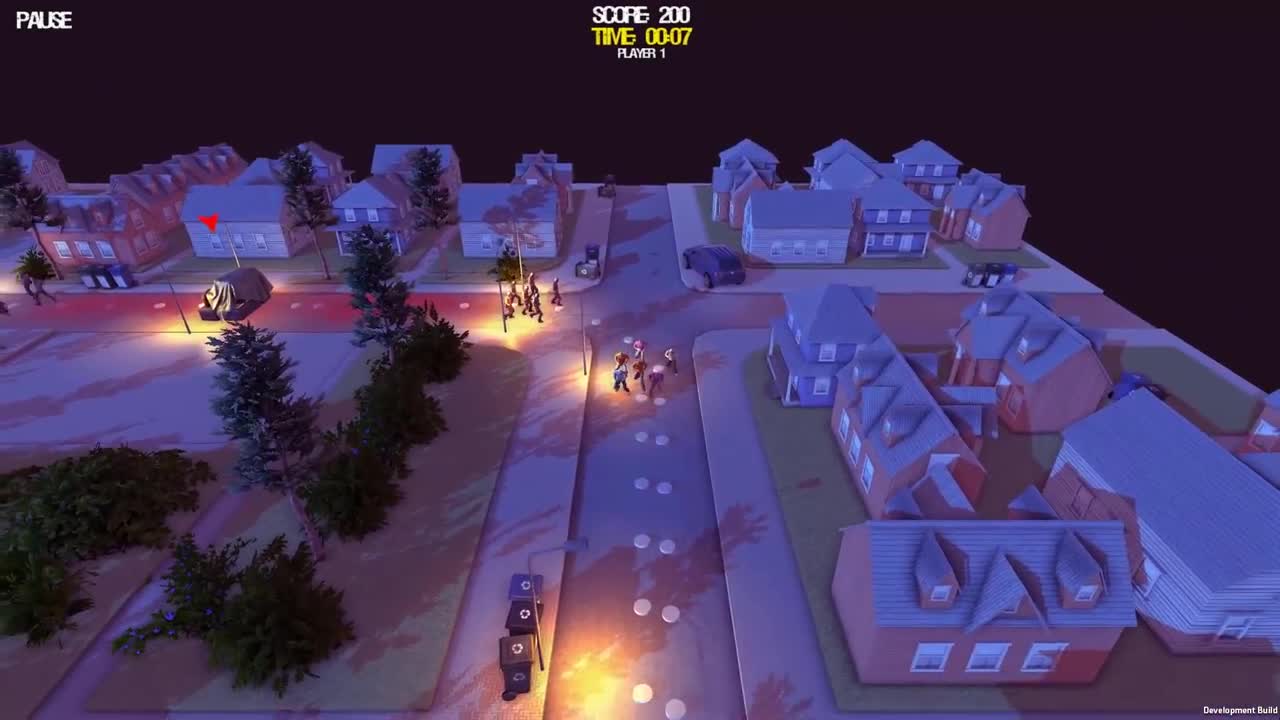Select the red arrow marker above the house
The width and height of the screenshot is (1280, 720).
210,221
